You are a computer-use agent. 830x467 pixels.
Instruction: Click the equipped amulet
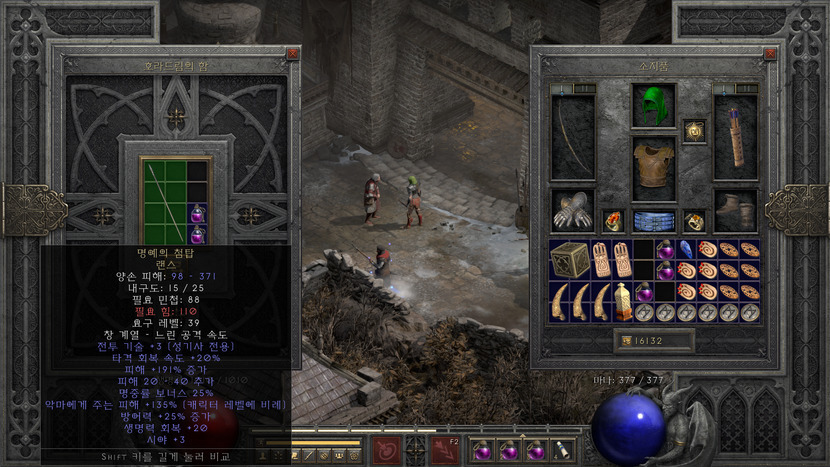pos(695,131)
